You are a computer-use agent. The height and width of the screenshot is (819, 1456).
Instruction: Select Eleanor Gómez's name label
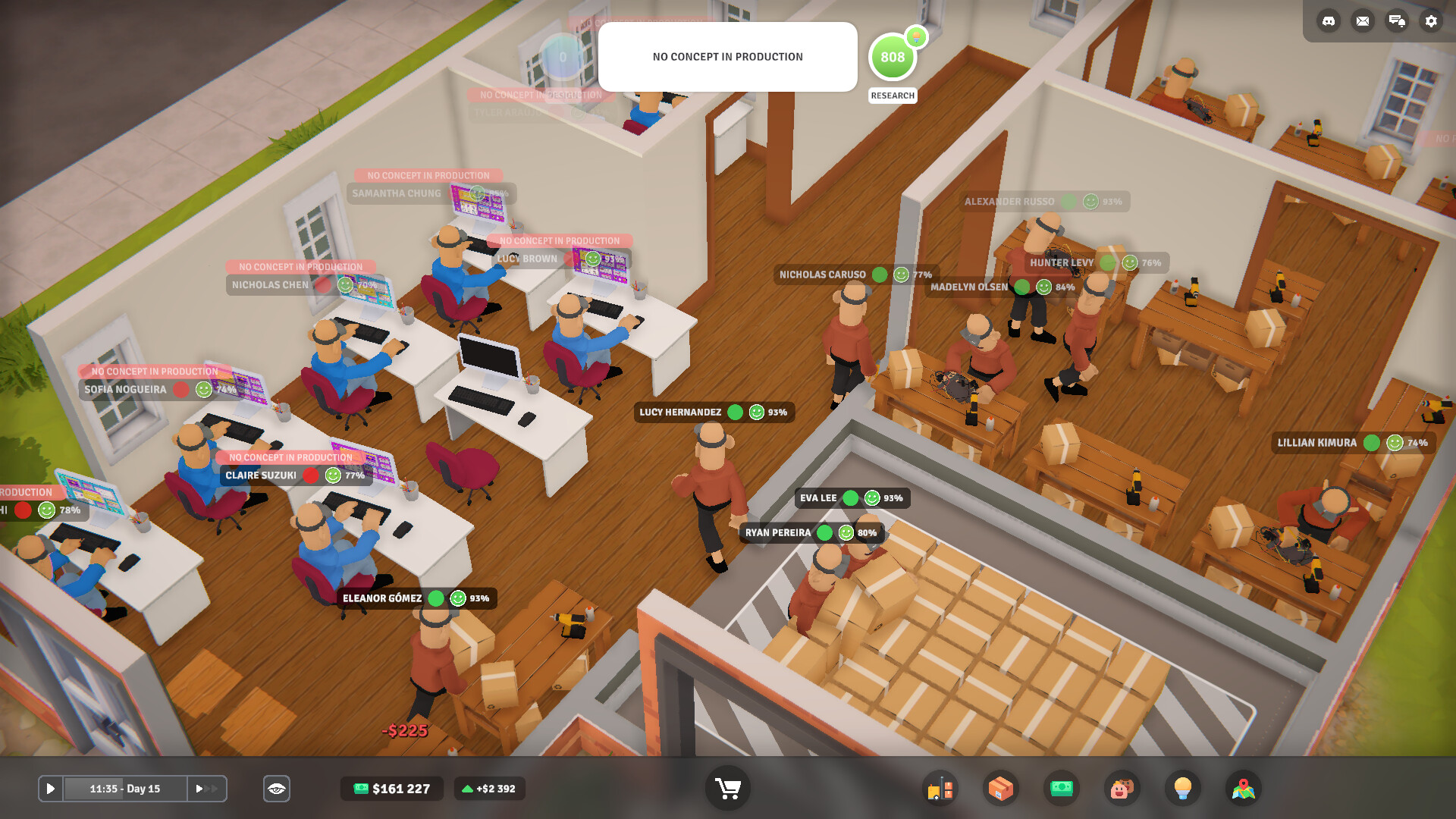(x=383, y=598)
